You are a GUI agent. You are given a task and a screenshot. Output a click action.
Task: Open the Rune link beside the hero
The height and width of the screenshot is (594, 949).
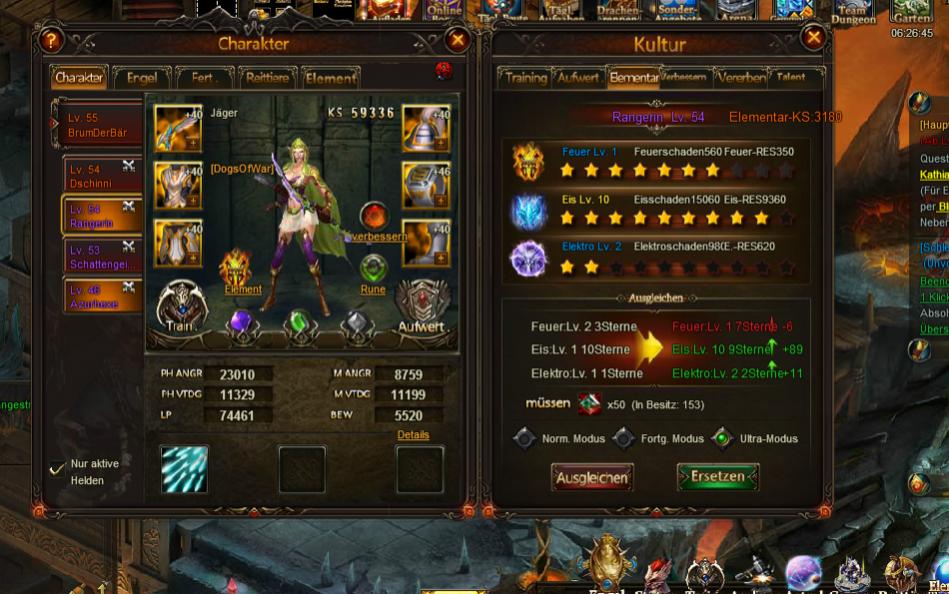373,273
